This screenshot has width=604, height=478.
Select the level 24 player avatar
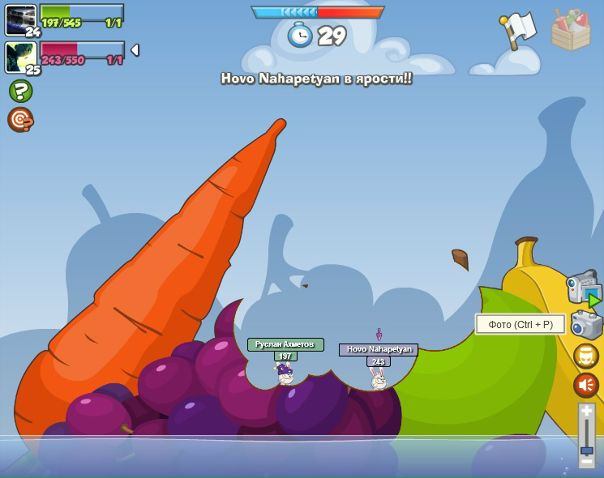(20, 19)
